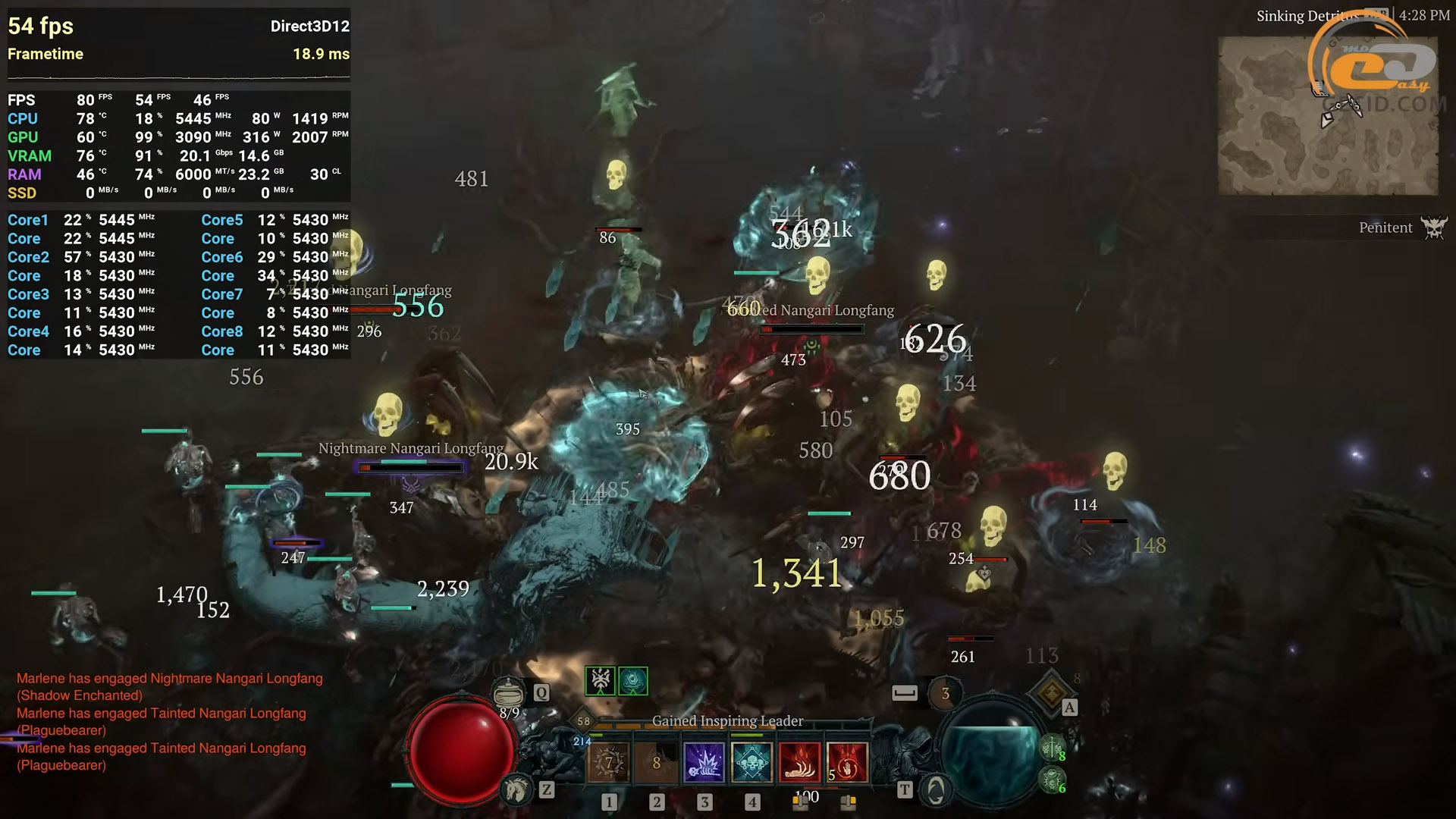Use the red dripping blood hand skill

click(x=799, y=762)
